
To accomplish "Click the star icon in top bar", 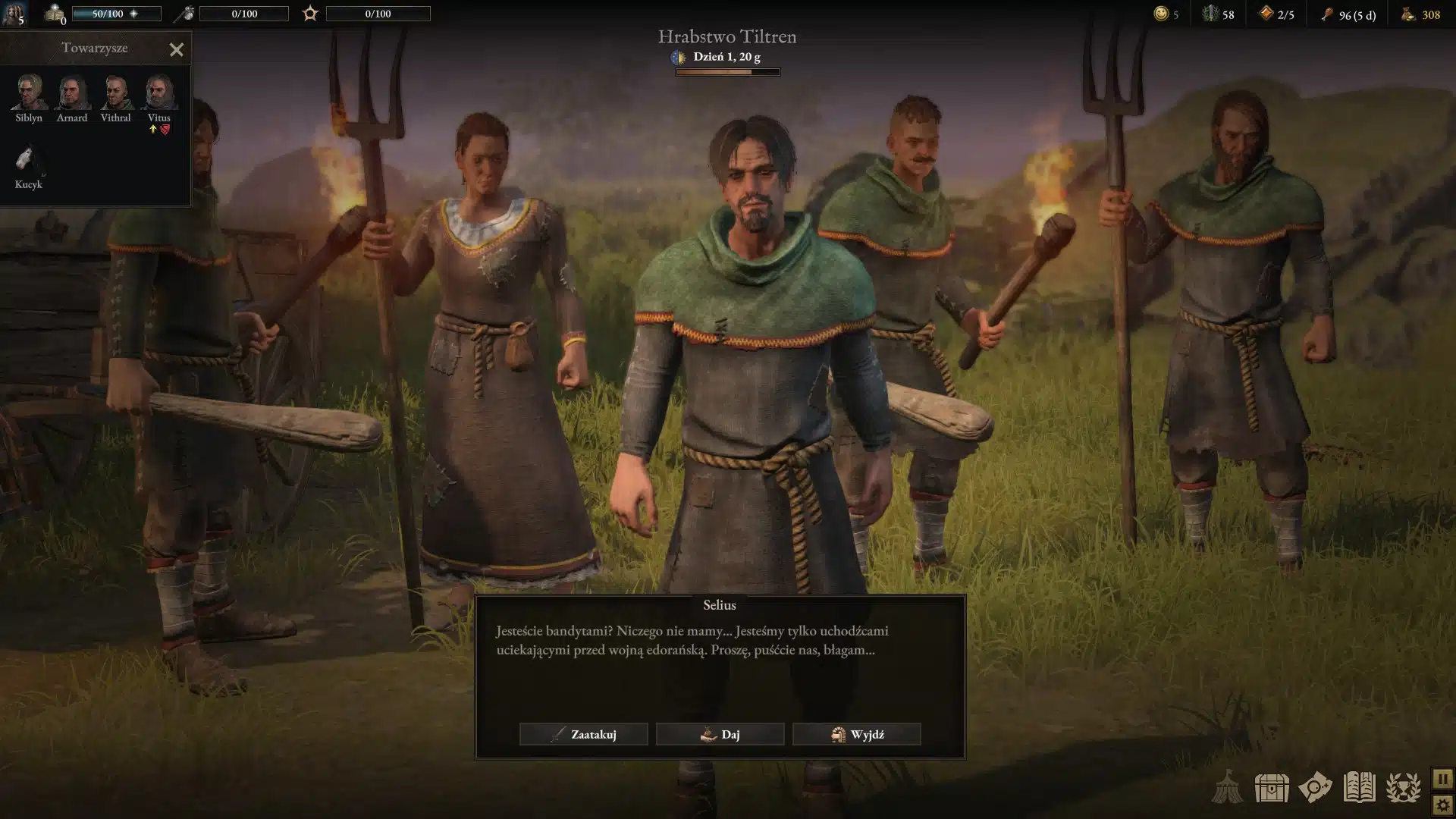I will (x=310, y=14).
